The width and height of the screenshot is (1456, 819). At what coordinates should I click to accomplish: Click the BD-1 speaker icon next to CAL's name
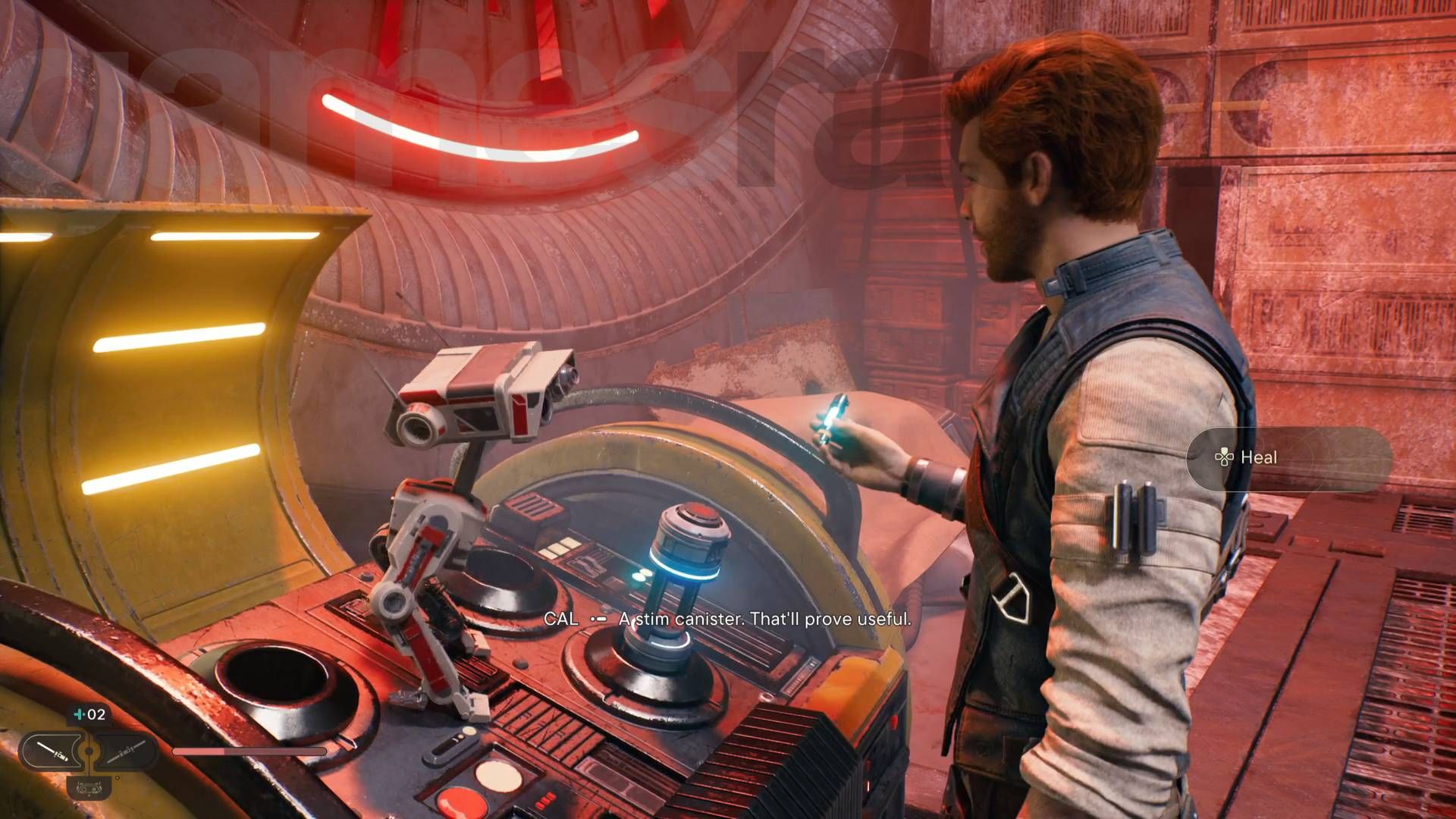[598, 620]
